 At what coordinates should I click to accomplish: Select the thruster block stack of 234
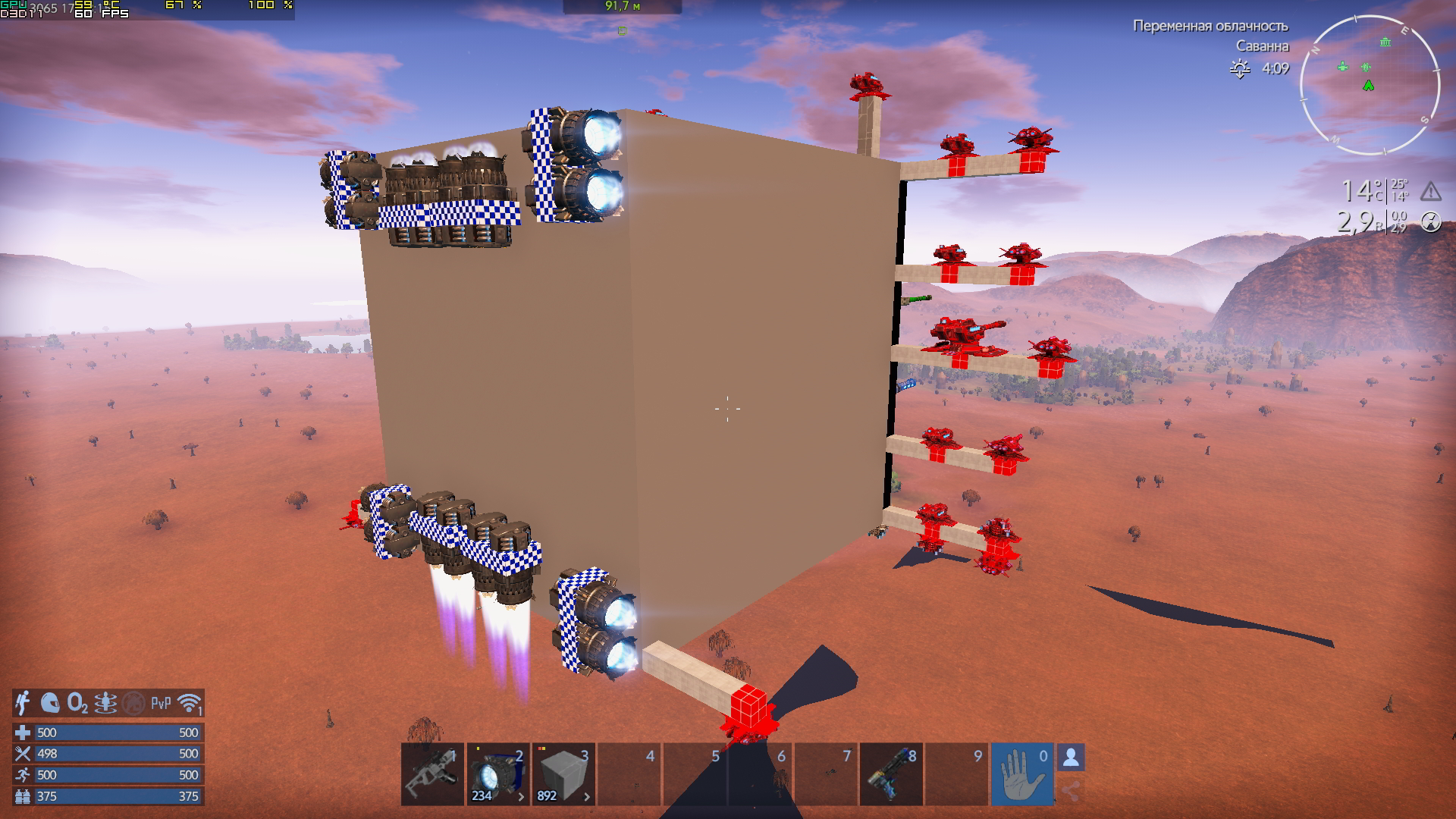coord(493,773)
